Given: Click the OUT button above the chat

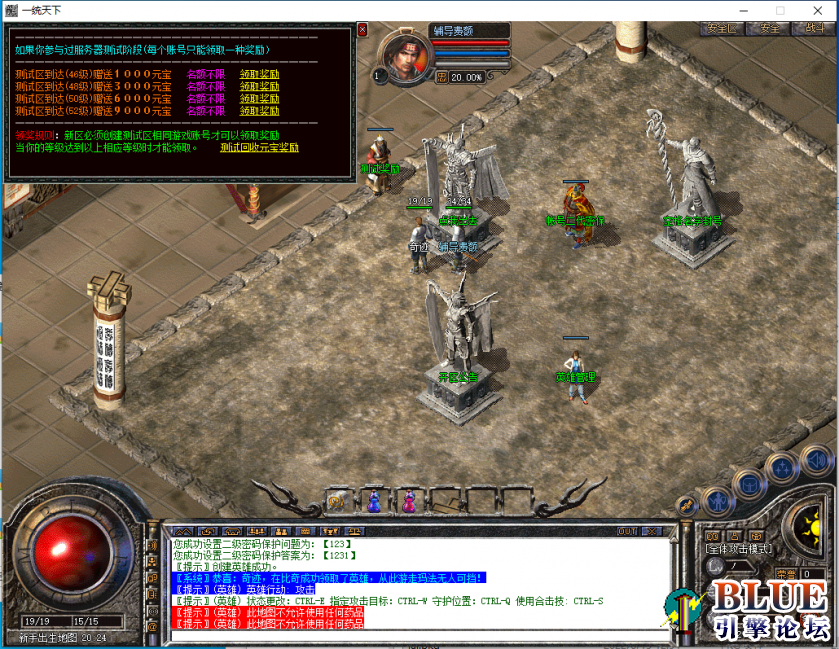Looking at the screenshot, I should (x=627, y=530).
